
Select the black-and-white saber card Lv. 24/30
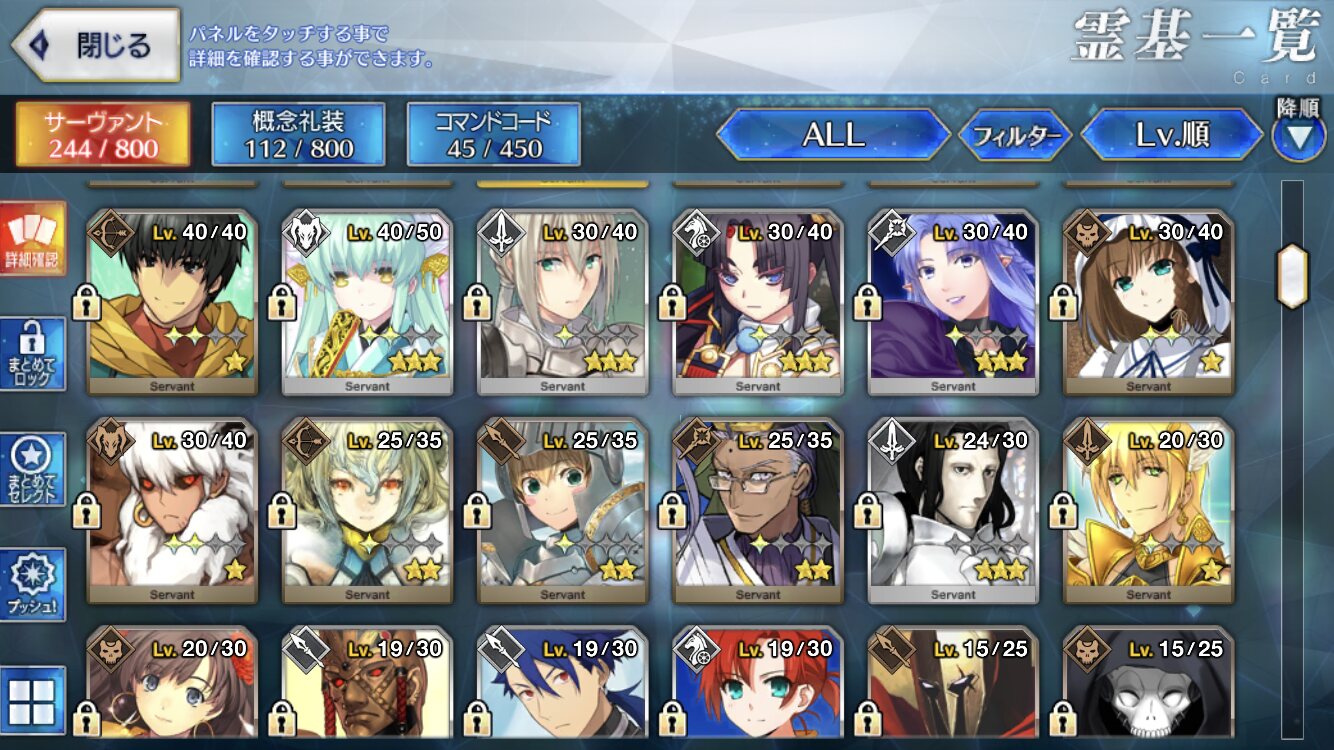pos(953,510)
